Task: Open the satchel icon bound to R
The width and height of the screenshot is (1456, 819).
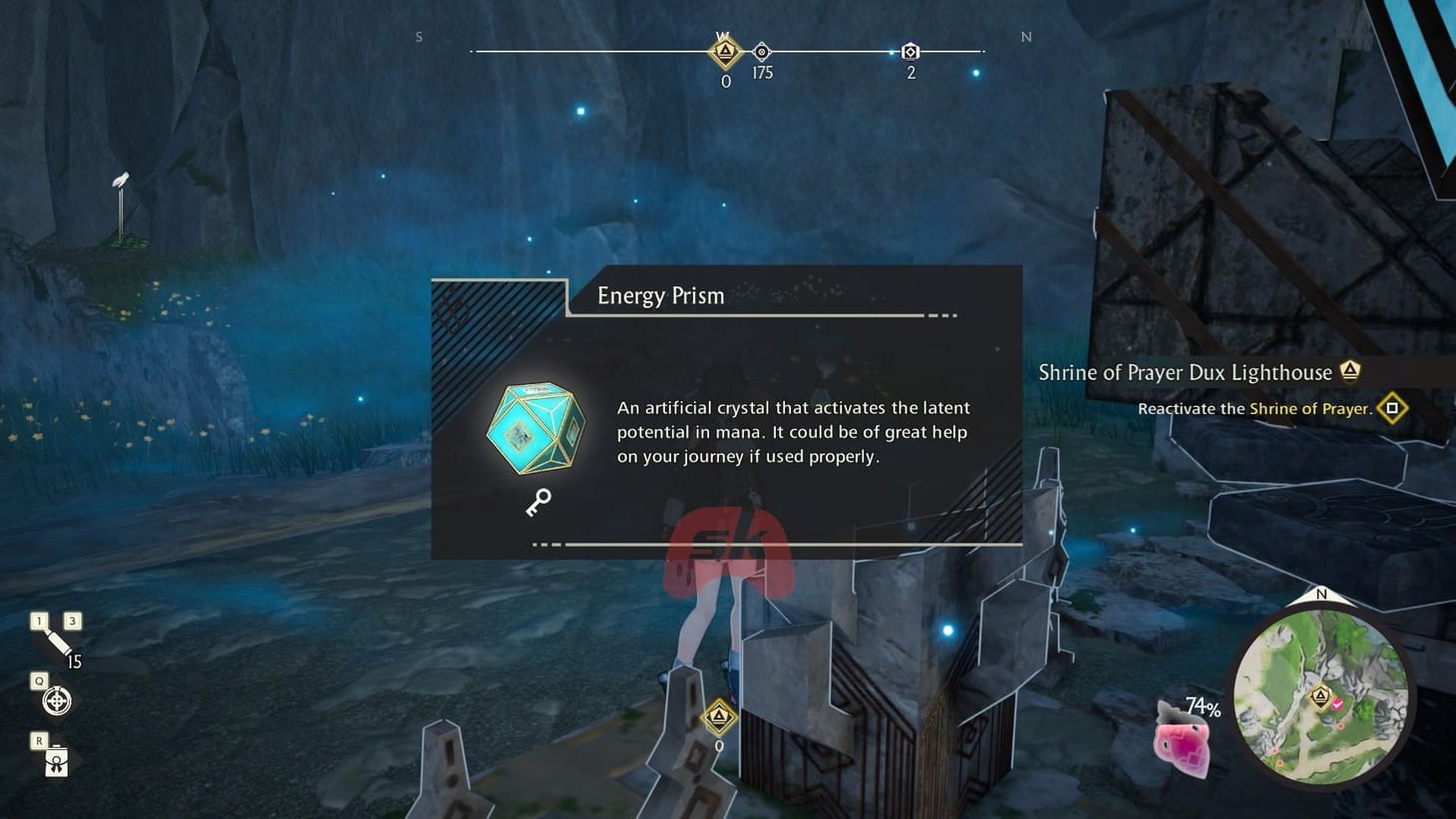Action: [x=55, y=762]
